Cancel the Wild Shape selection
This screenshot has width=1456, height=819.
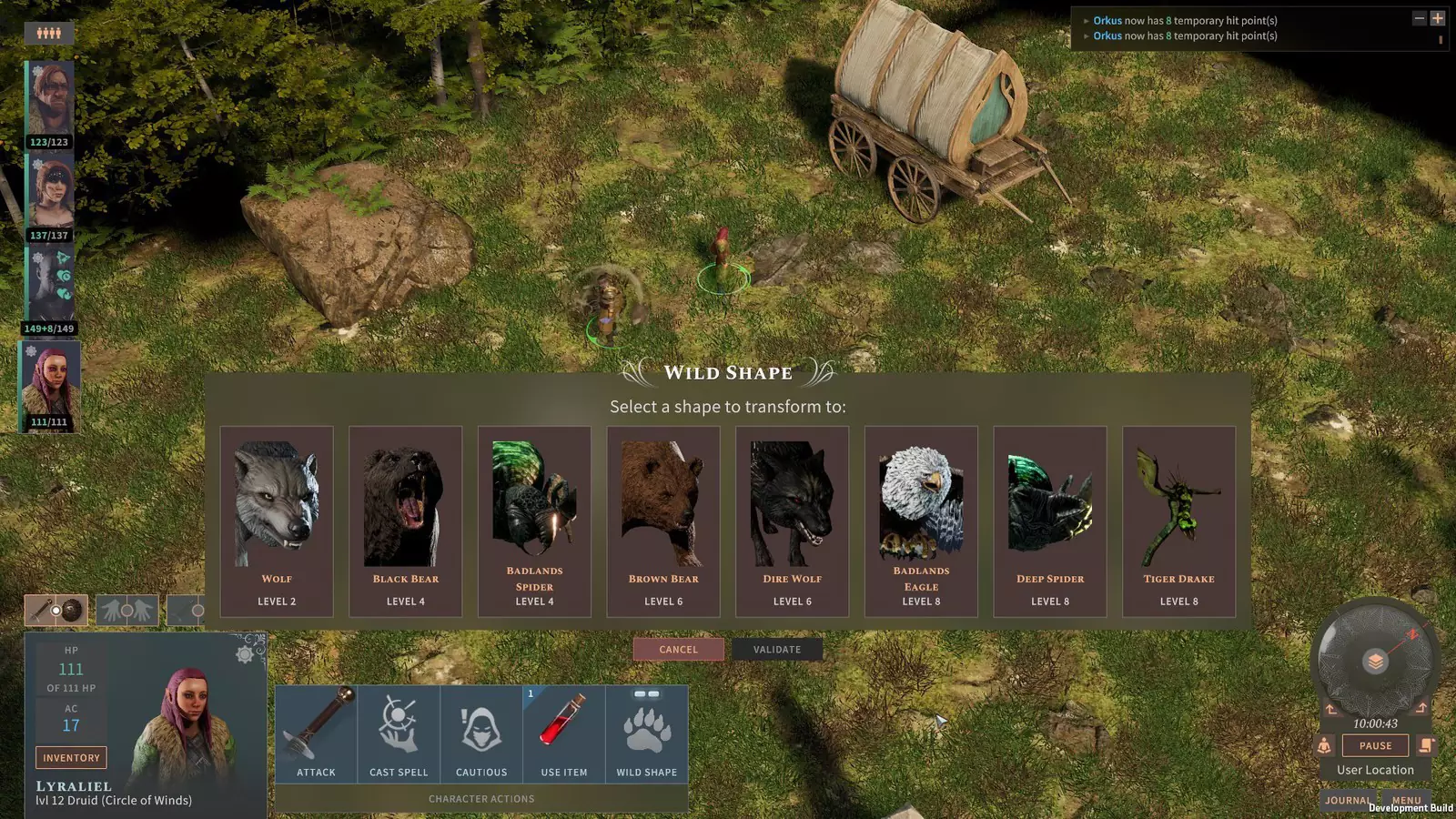click(679, 650)
